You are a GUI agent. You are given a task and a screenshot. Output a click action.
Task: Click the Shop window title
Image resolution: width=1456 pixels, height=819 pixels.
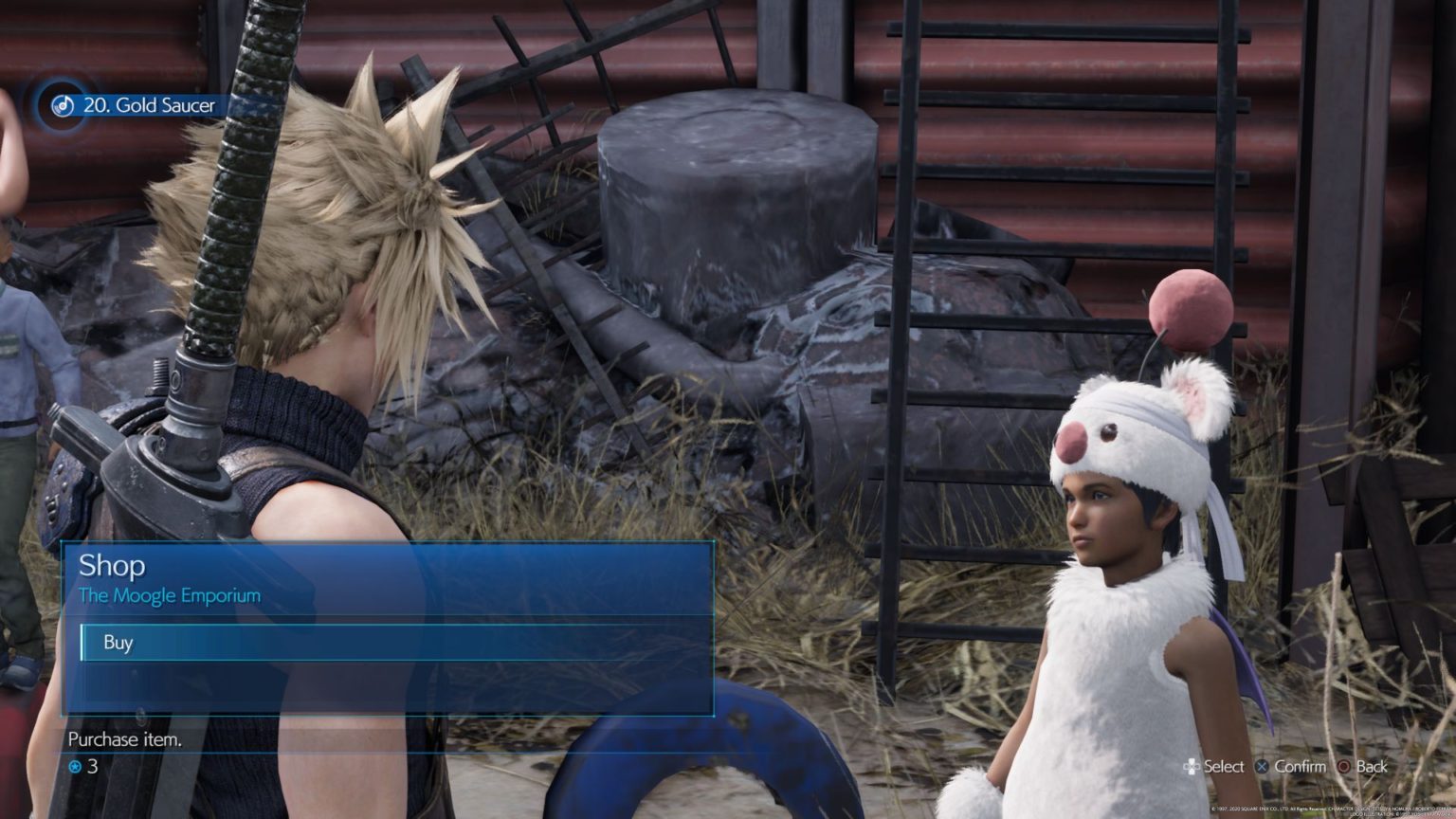[x=111, y=566]
